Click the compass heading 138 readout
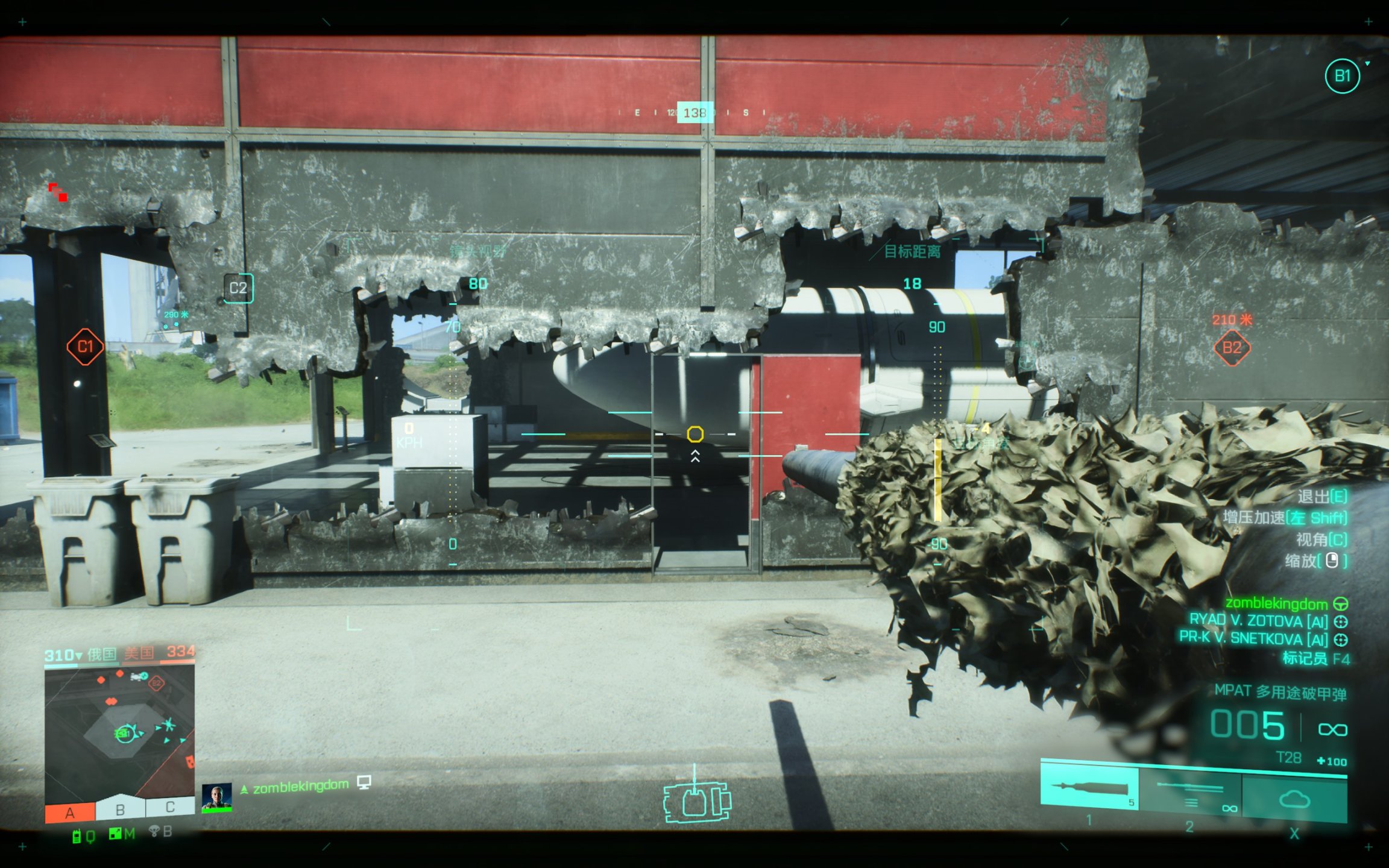Image resolution: width=1389 pixels, height=868 pixels. click(694, 113)
